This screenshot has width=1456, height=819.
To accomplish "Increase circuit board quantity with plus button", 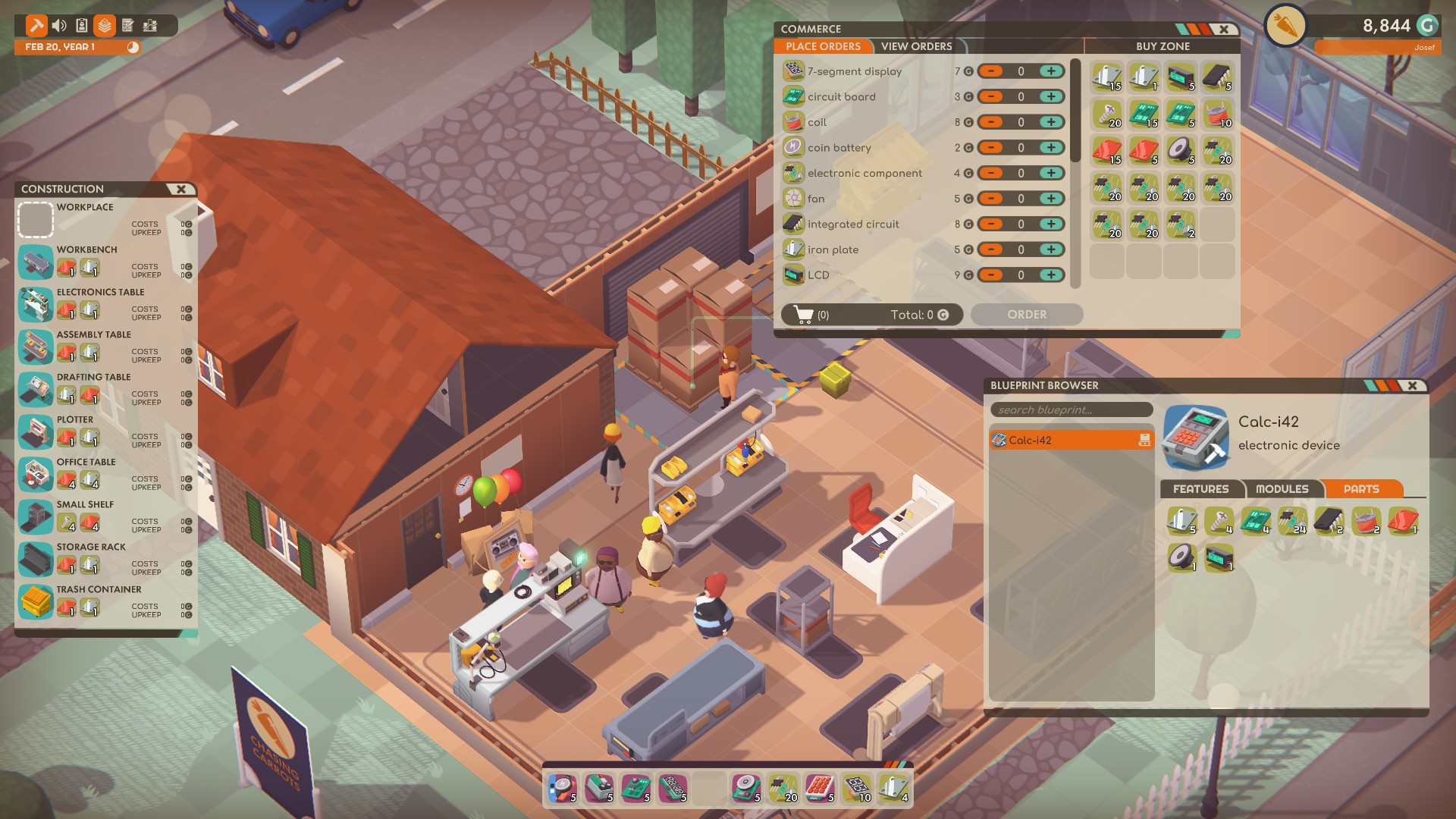I will (x=1050, y=96).
